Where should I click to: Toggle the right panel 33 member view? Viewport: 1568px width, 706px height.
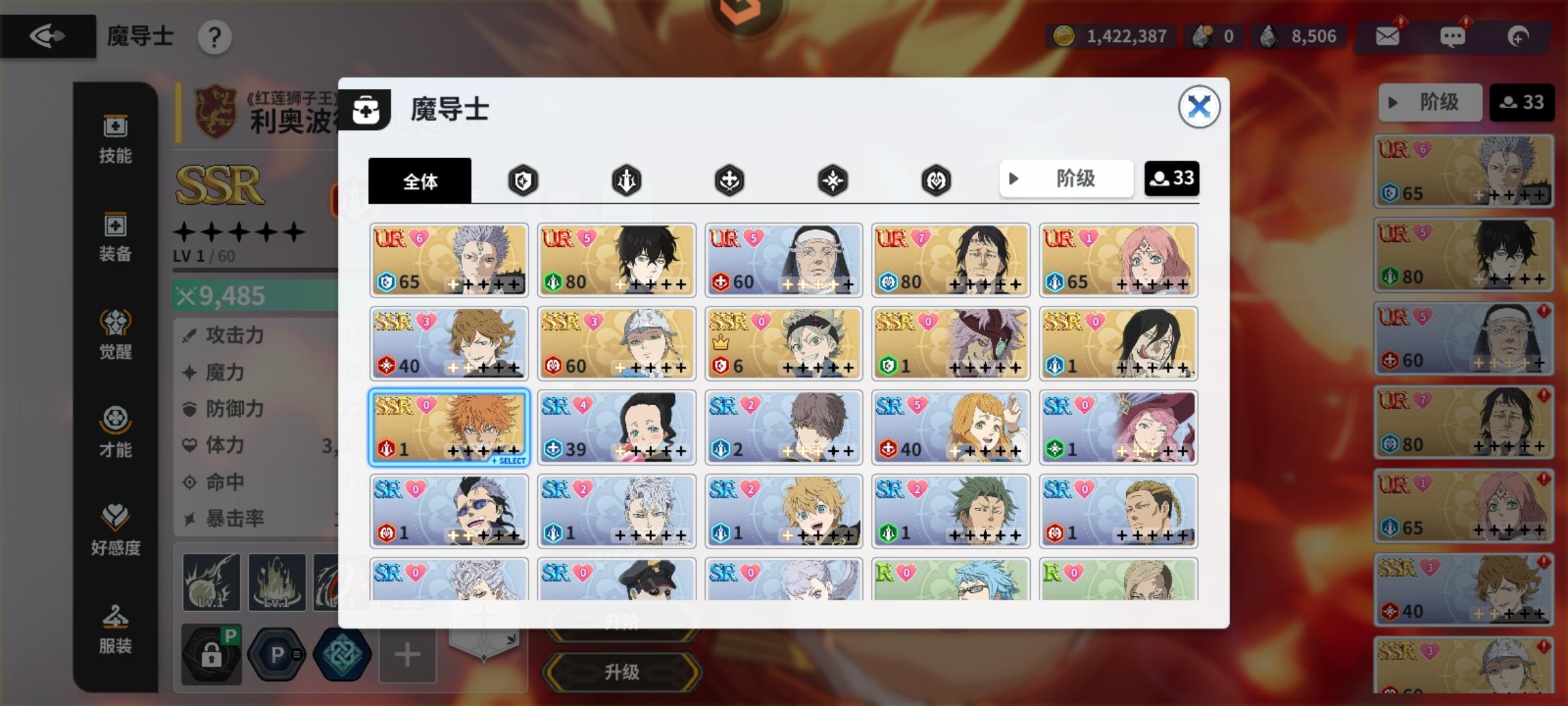tap(1522, 103)
